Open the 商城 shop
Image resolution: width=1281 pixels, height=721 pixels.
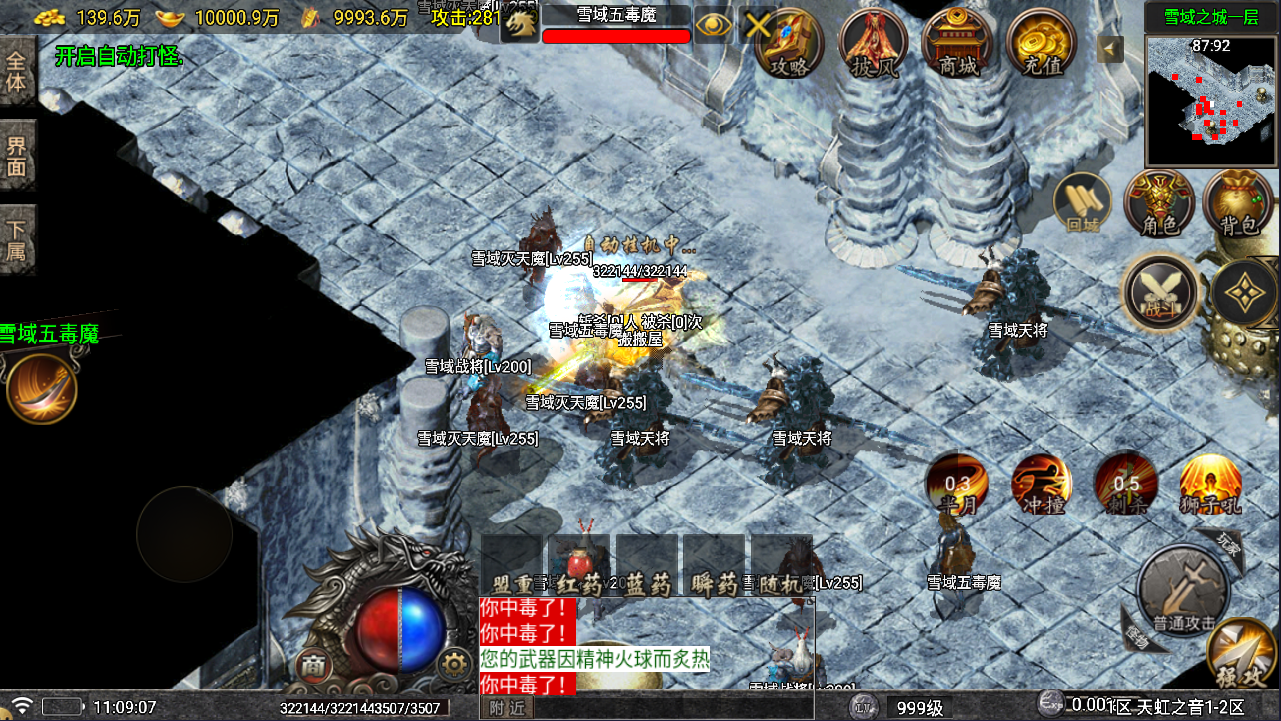click(x=958, y=42)
